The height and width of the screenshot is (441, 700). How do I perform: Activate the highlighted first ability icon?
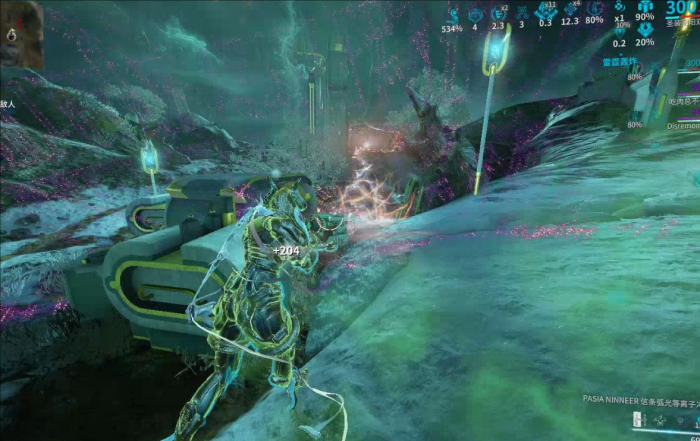pos(637,421)
